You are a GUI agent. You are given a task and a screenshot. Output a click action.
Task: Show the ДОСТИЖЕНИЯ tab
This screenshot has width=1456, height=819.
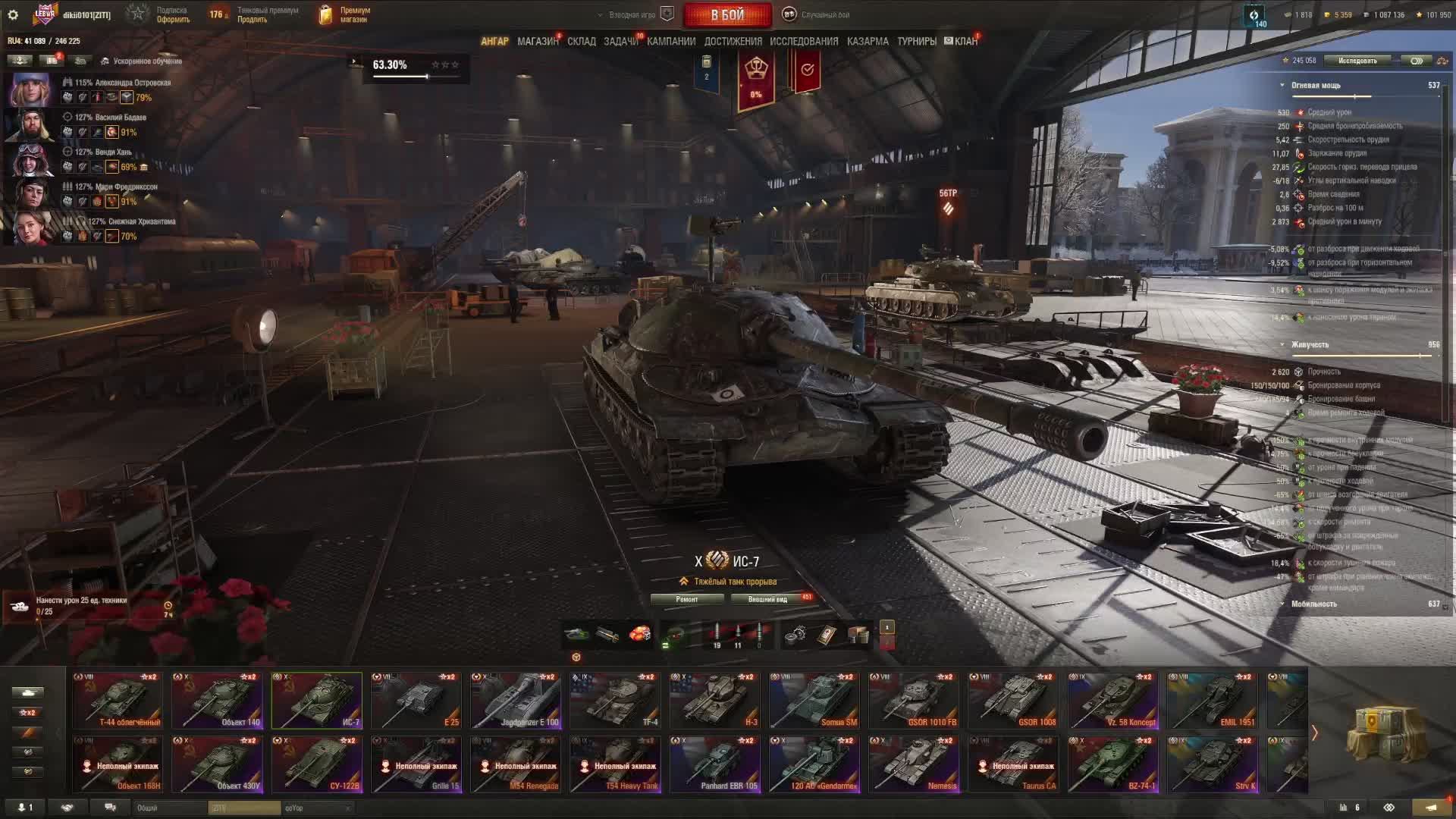point(733,42)
